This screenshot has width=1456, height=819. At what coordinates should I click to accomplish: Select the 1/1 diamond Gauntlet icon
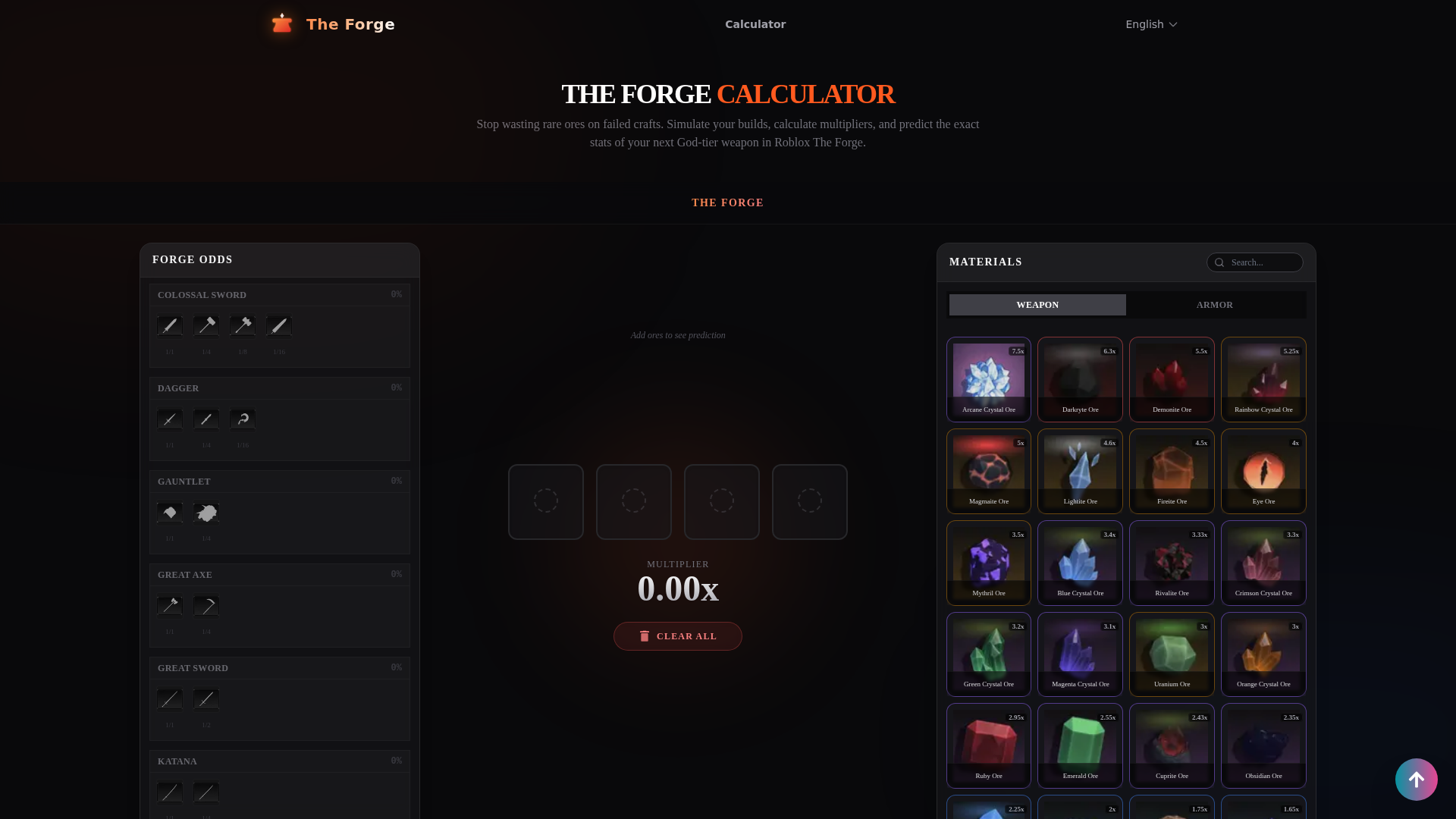pos(170,513)
